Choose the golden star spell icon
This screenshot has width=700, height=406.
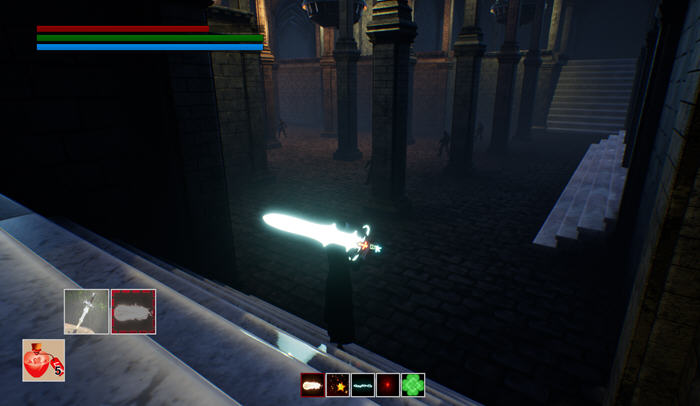coord(338,385)
